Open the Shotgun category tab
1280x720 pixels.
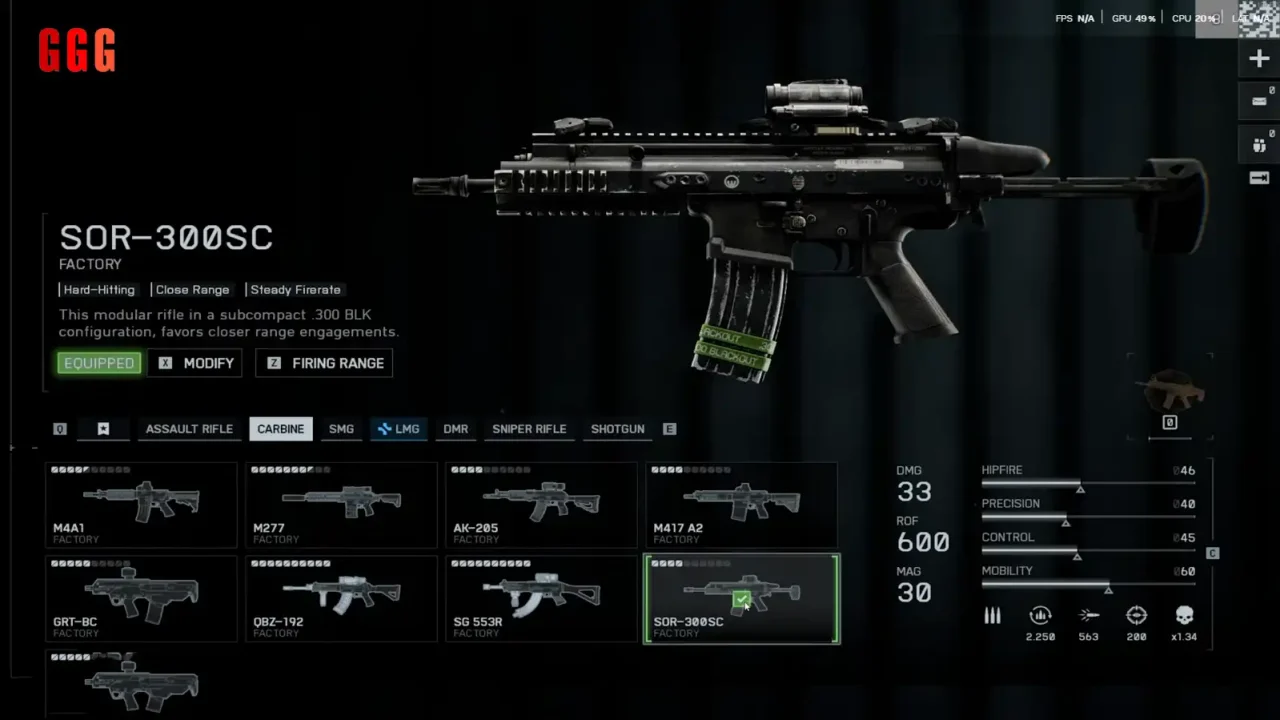tap(617, 429)
